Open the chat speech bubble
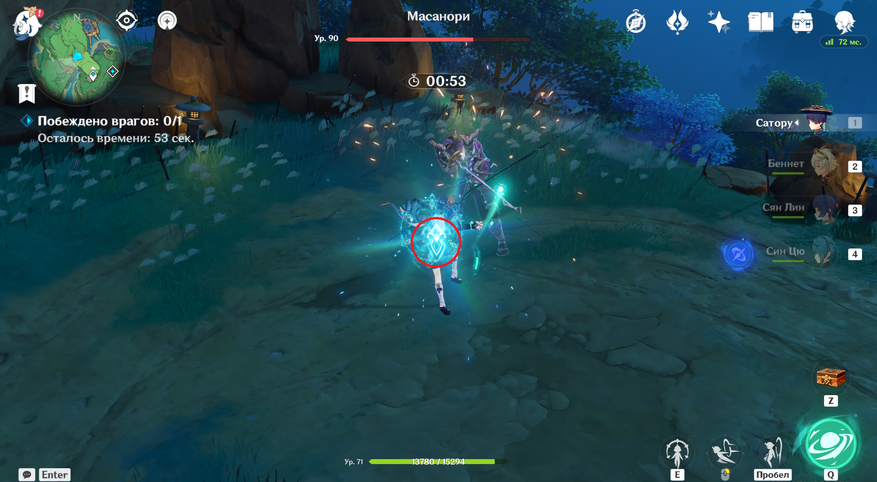 click(27, 475)
